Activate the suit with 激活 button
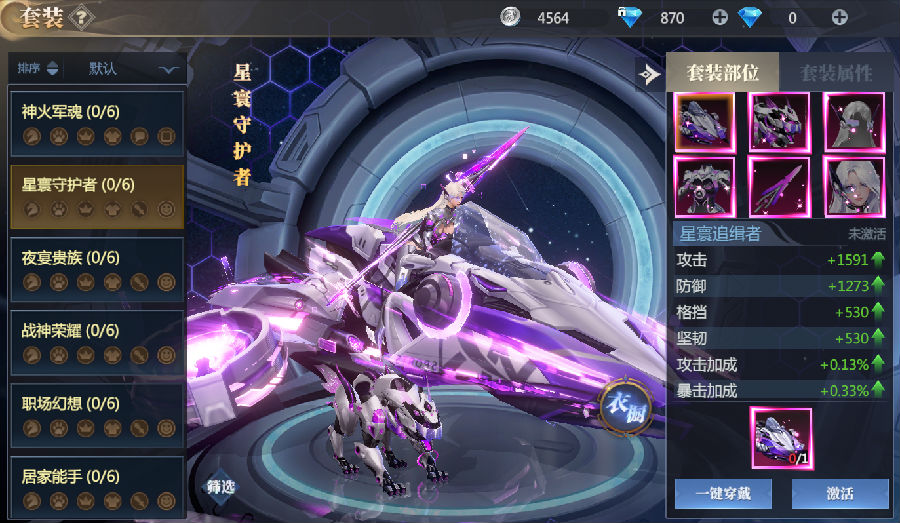The height and width of the screenshot is (523, 900). (840, 493)
